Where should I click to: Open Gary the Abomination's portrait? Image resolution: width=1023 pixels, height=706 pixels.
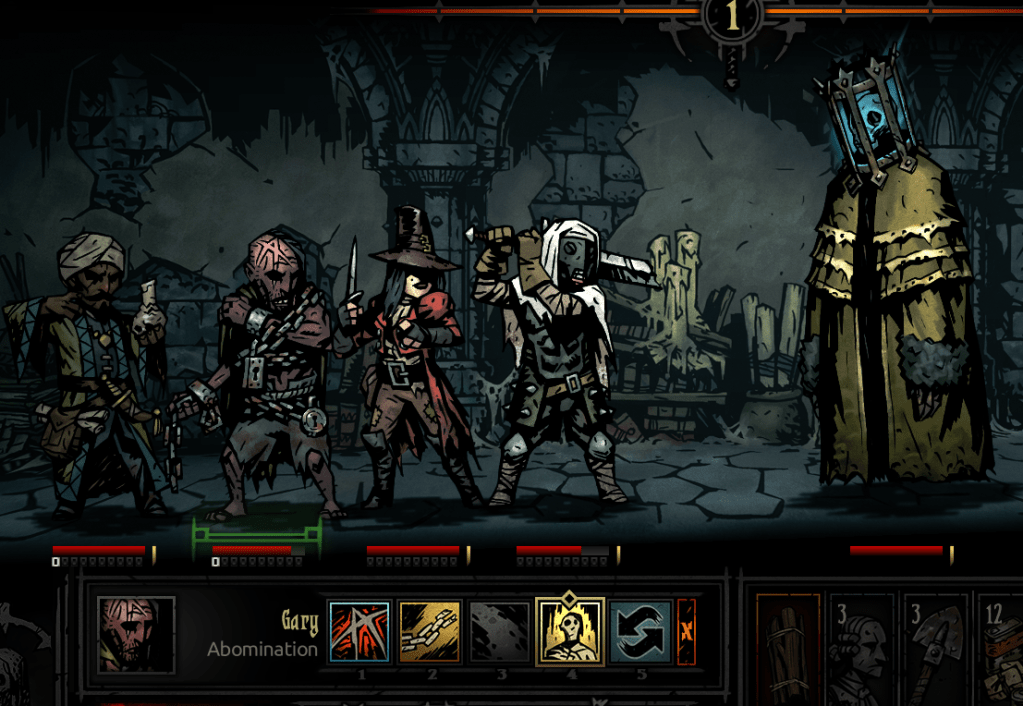[136, 634]
